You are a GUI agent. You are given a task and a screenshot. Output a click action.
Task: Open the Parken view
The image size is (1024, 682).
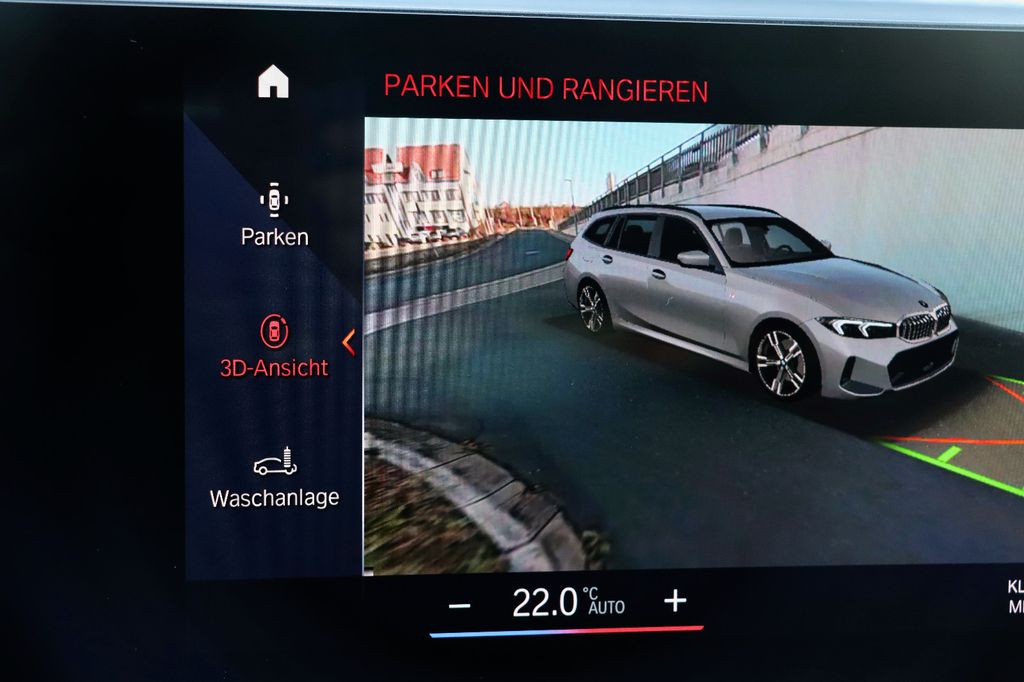pos(274,215)
